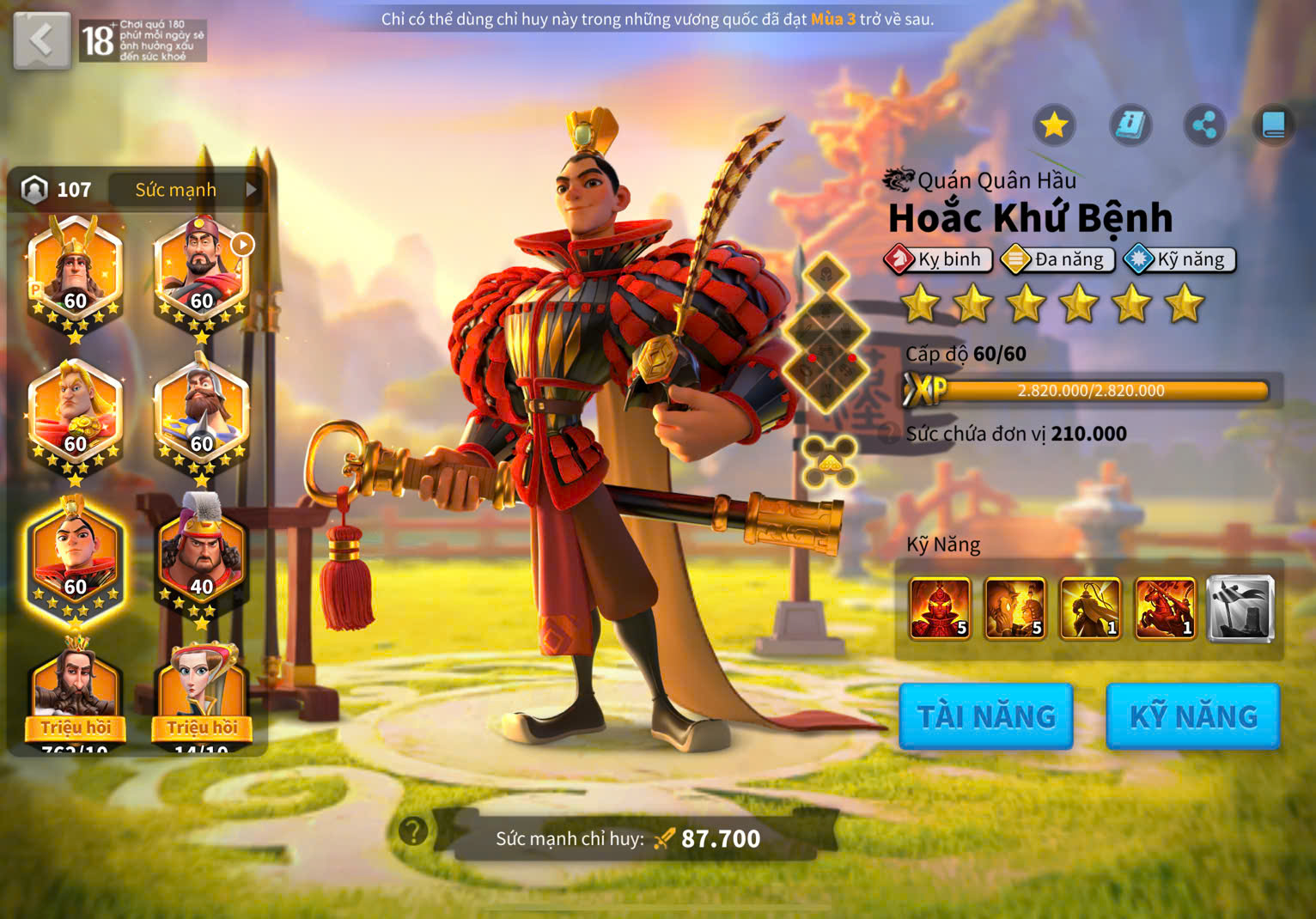Share this commander via share icon

click(1204, 126)
